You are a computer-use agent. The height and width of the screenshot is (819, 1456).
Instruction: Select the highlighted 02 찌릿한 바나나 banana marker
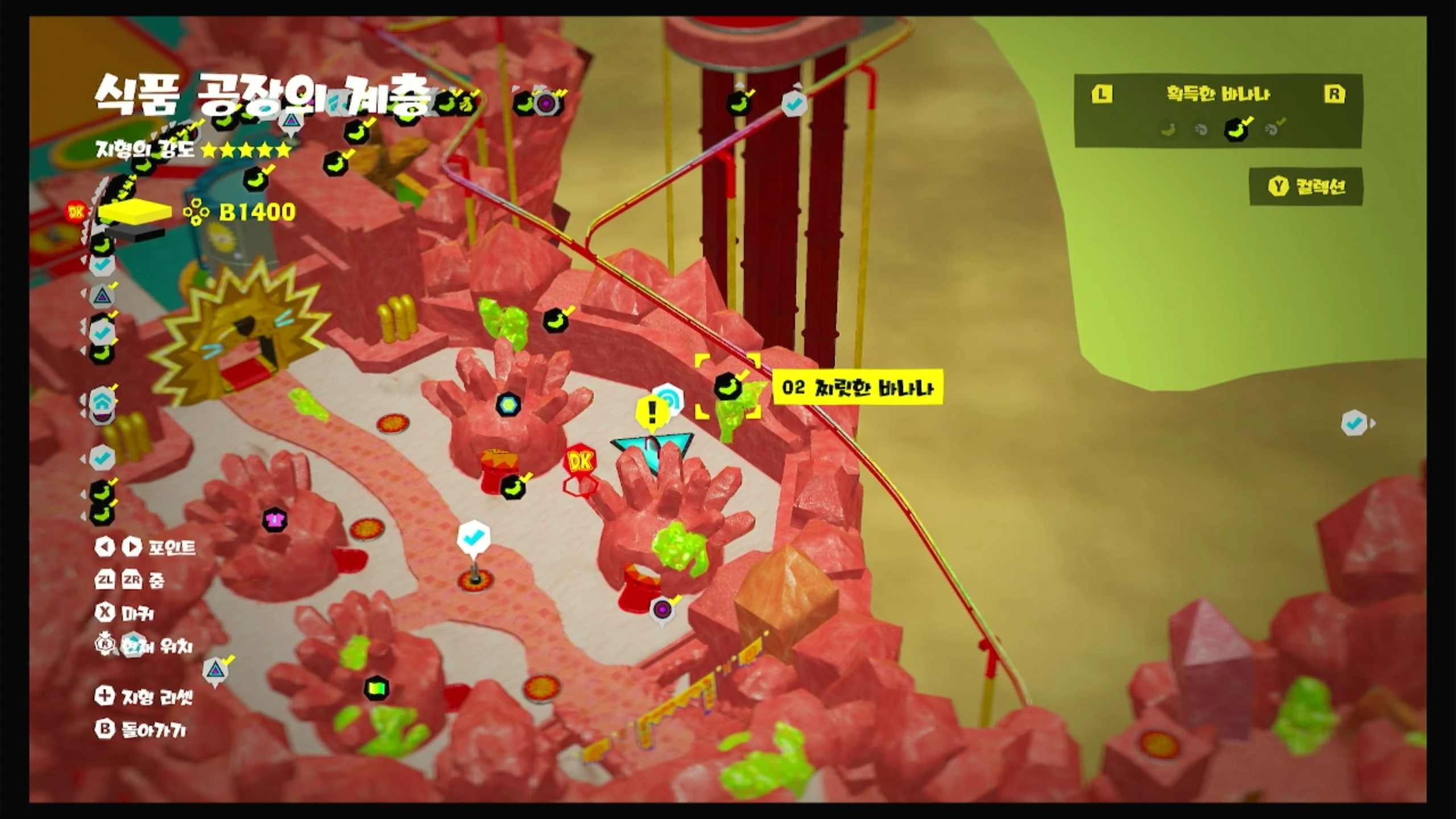pos(727,387)
